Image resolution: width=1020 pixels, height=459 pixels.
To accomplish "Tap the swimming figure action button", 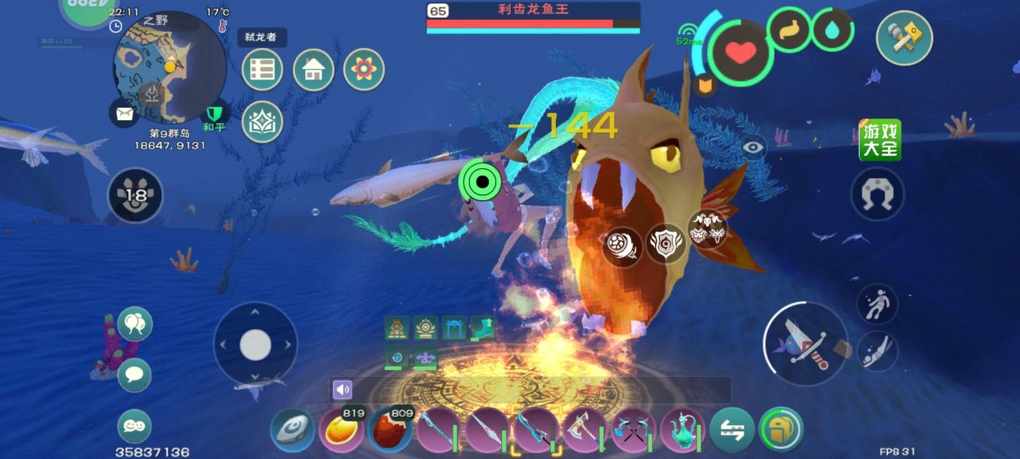I will tap(877, 303).
